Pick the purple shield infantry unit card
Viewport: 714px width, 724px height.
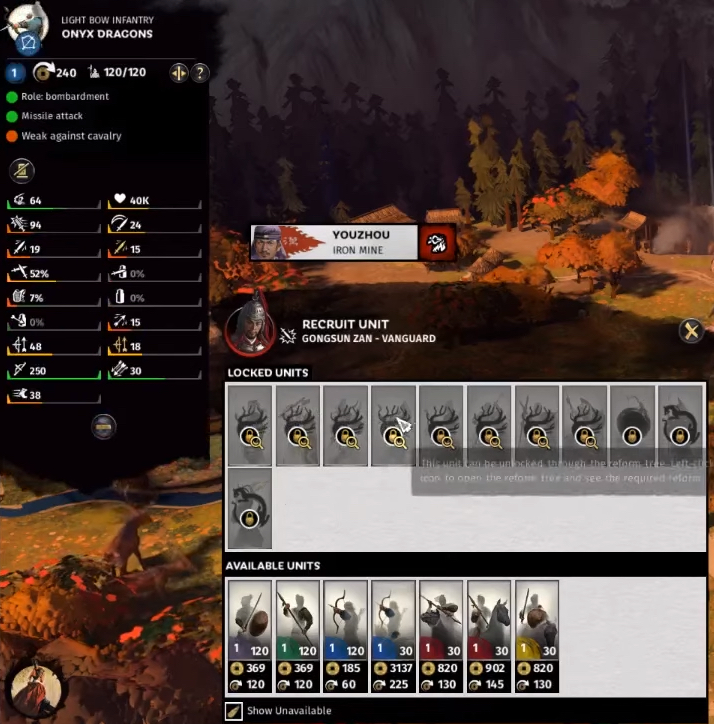[x=249, y=636]
